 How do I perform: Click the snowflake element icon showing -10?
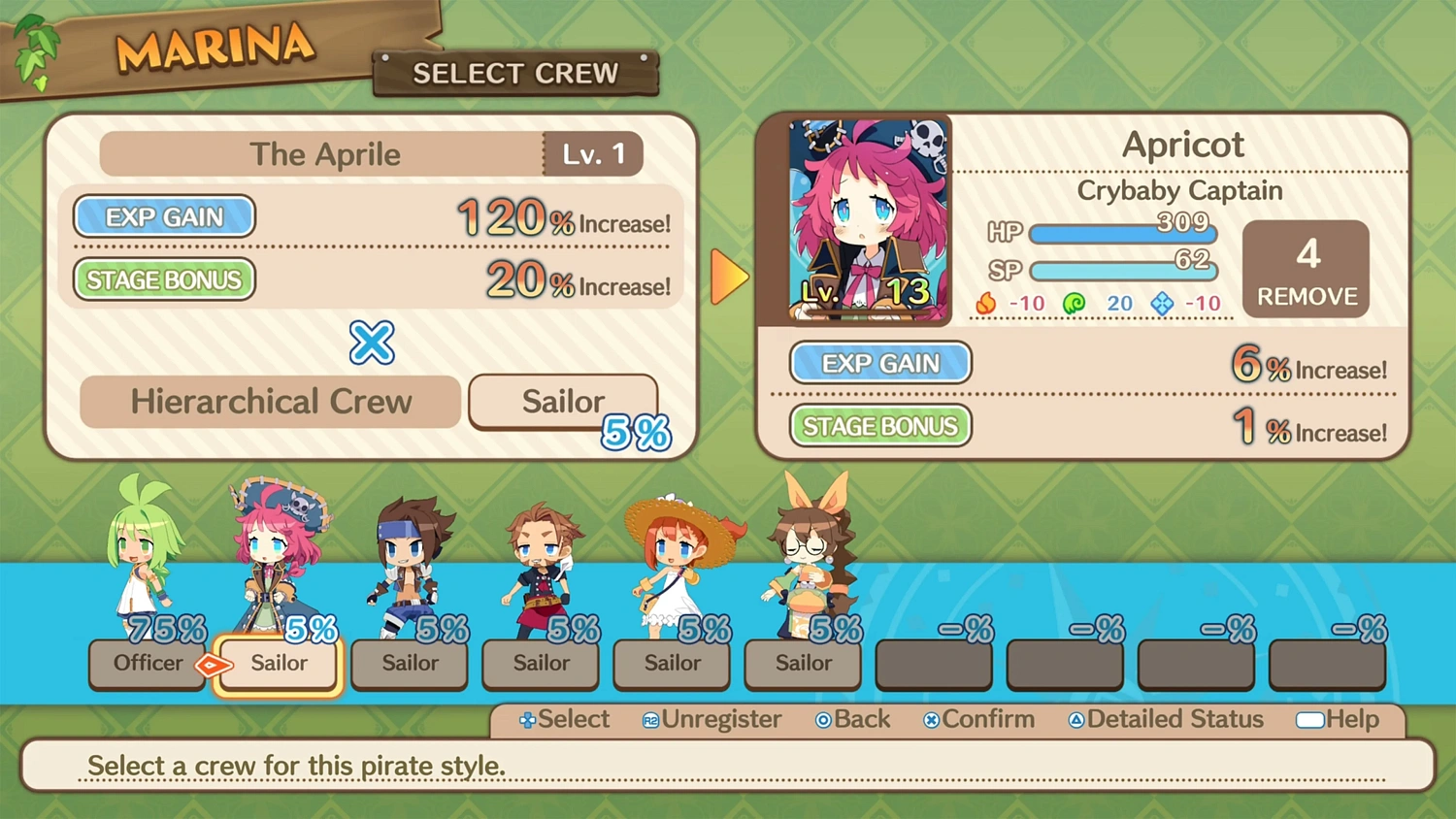(1161, 303)
